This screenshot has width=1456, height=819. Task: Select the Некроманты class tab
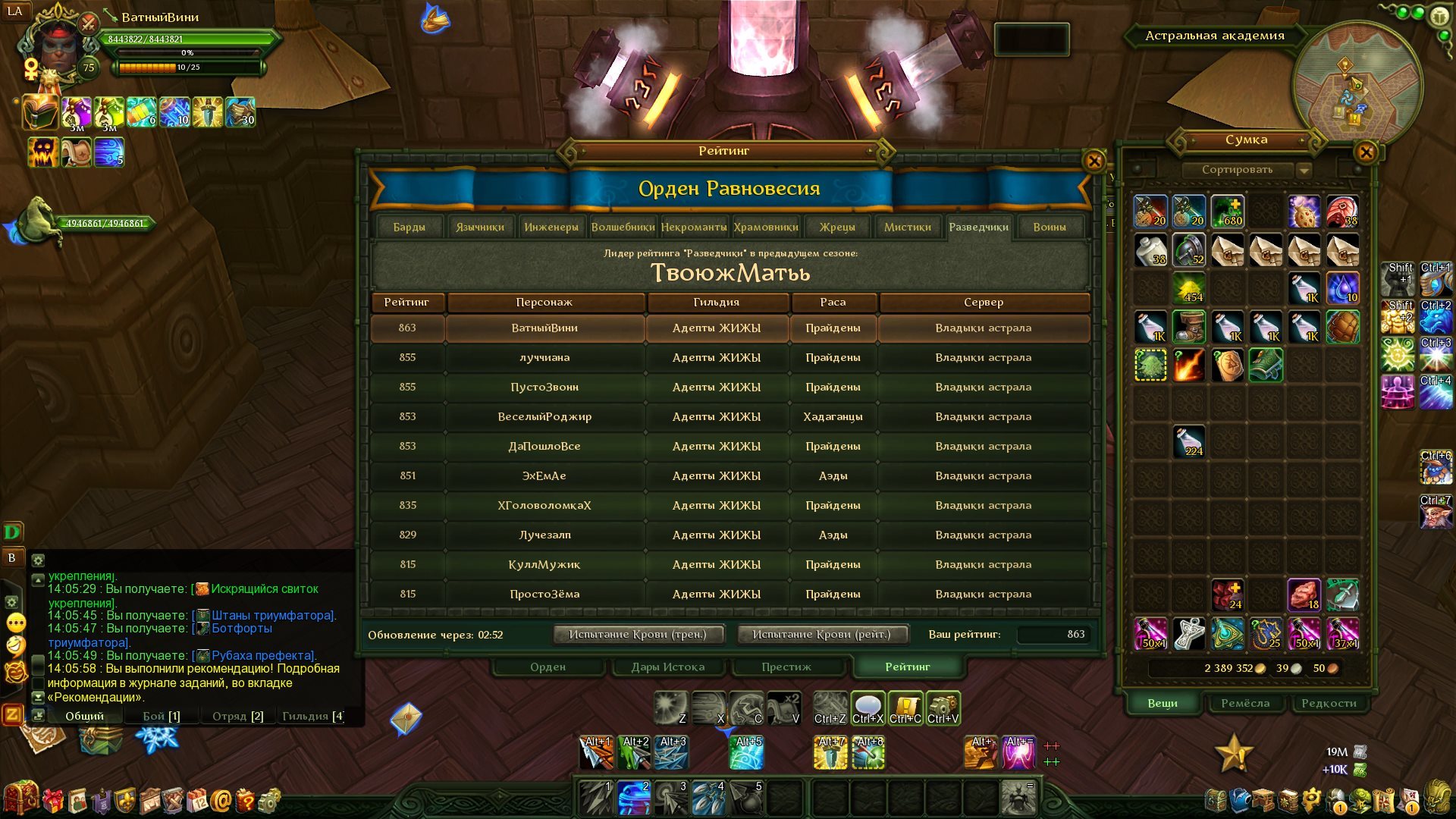[693, 227]
